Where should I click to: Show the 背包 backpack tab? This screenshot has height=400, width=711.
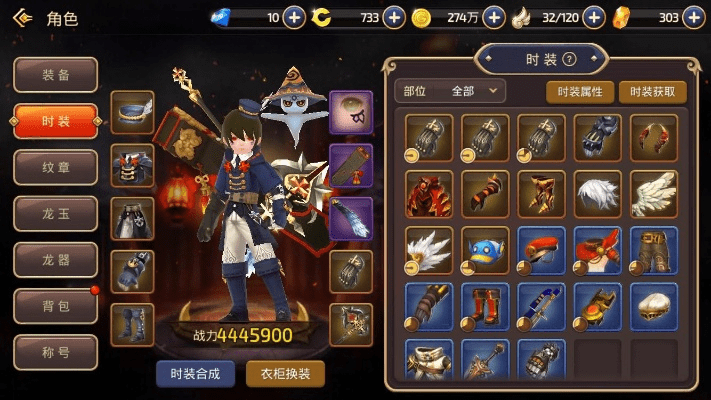point(55,306)
